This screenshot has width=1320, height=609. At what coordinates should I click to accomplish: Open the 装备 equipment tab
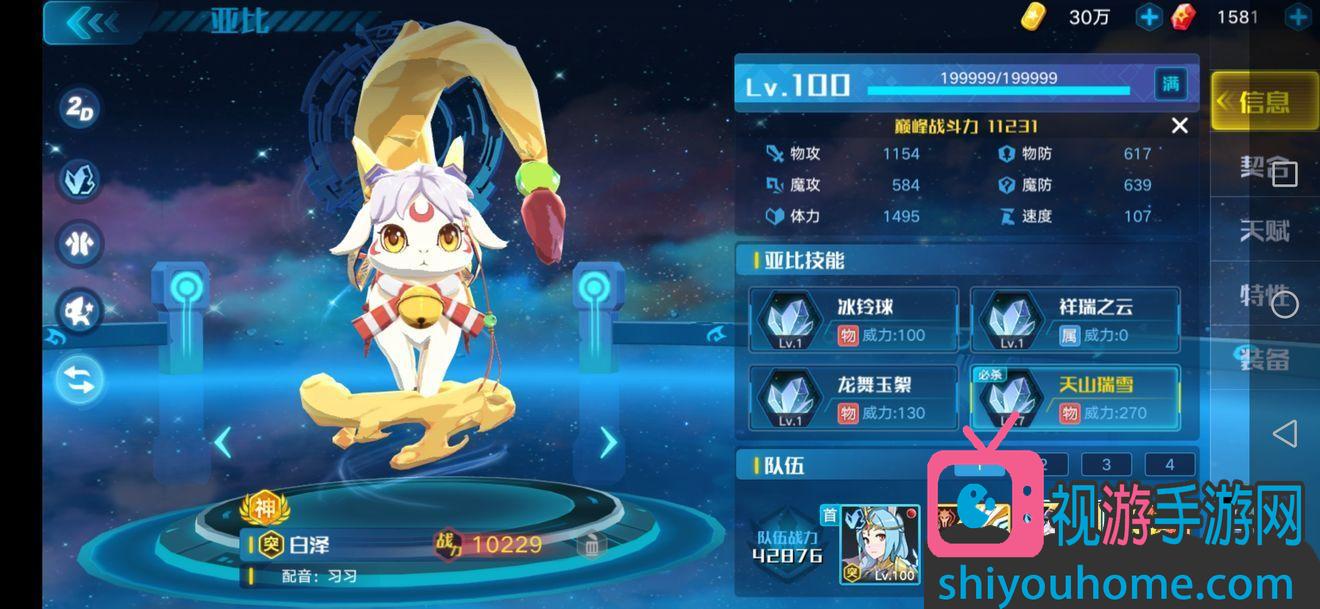[x=1264, y=358]
